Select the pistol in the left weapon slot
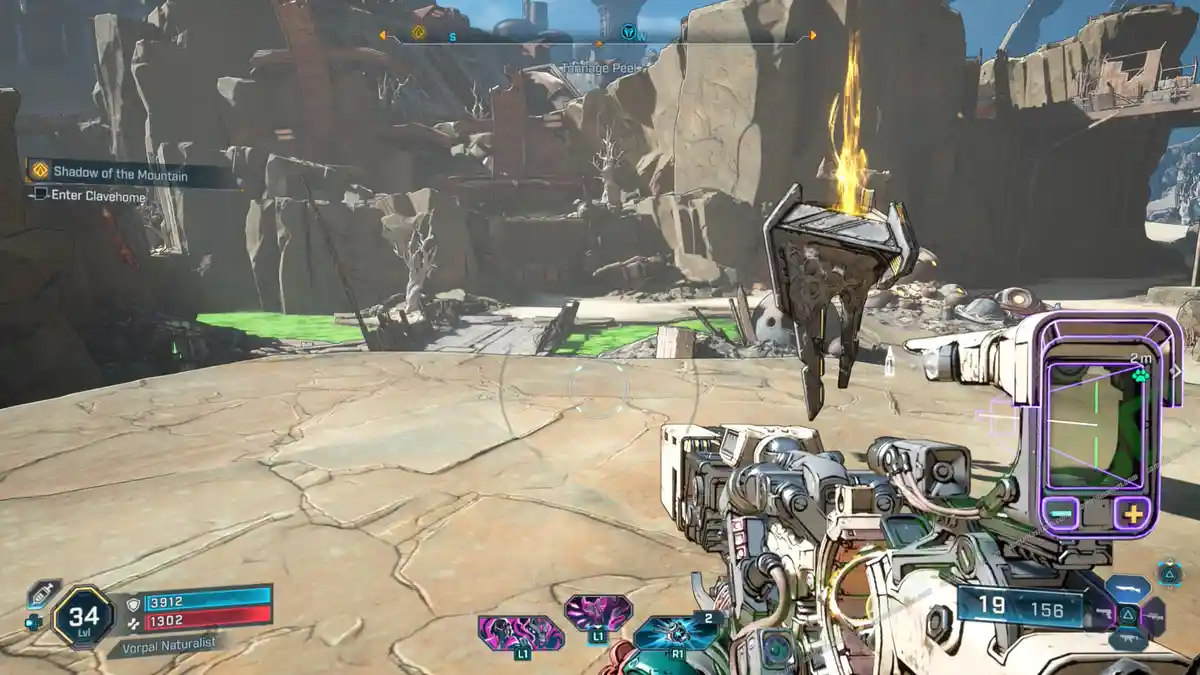 coord(1103,613)
